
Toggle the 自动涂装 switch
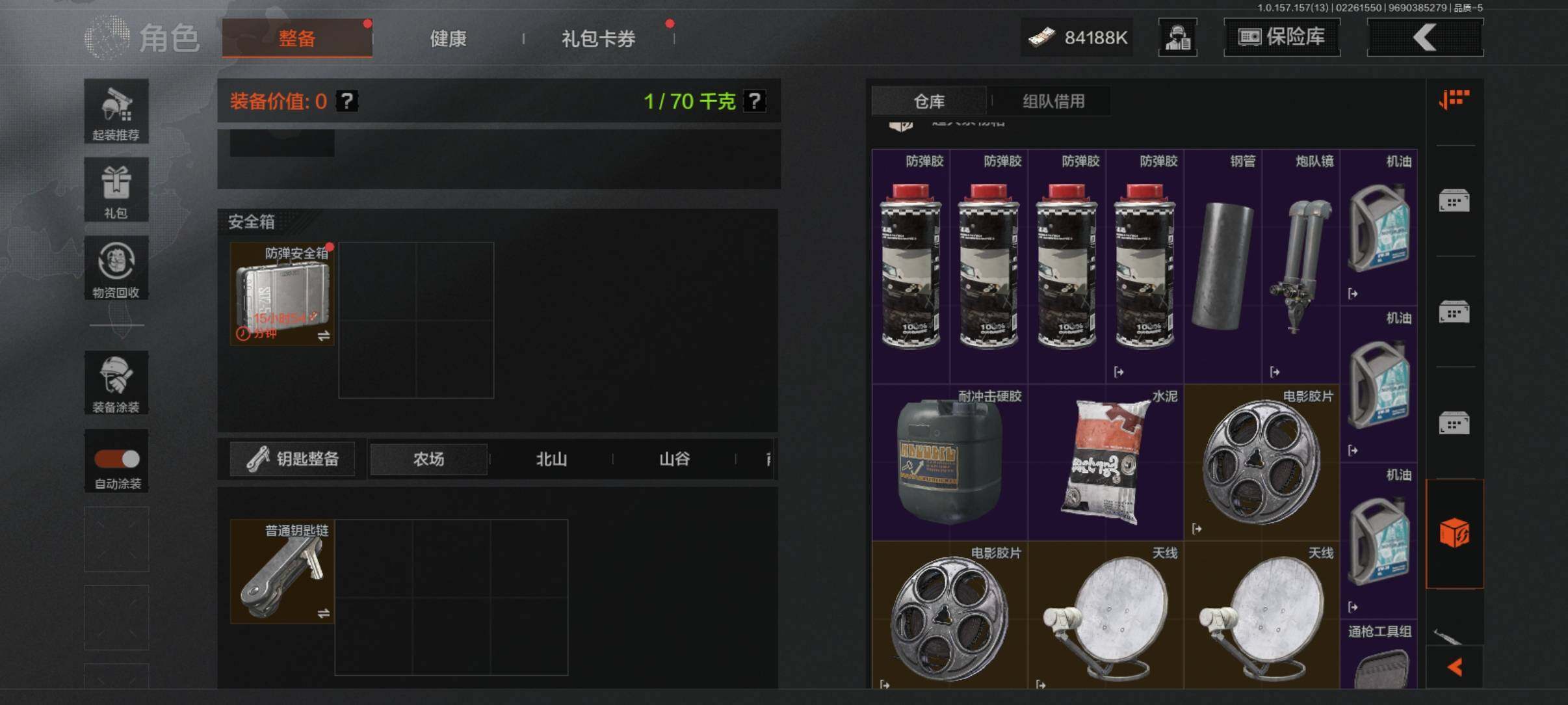117,459
